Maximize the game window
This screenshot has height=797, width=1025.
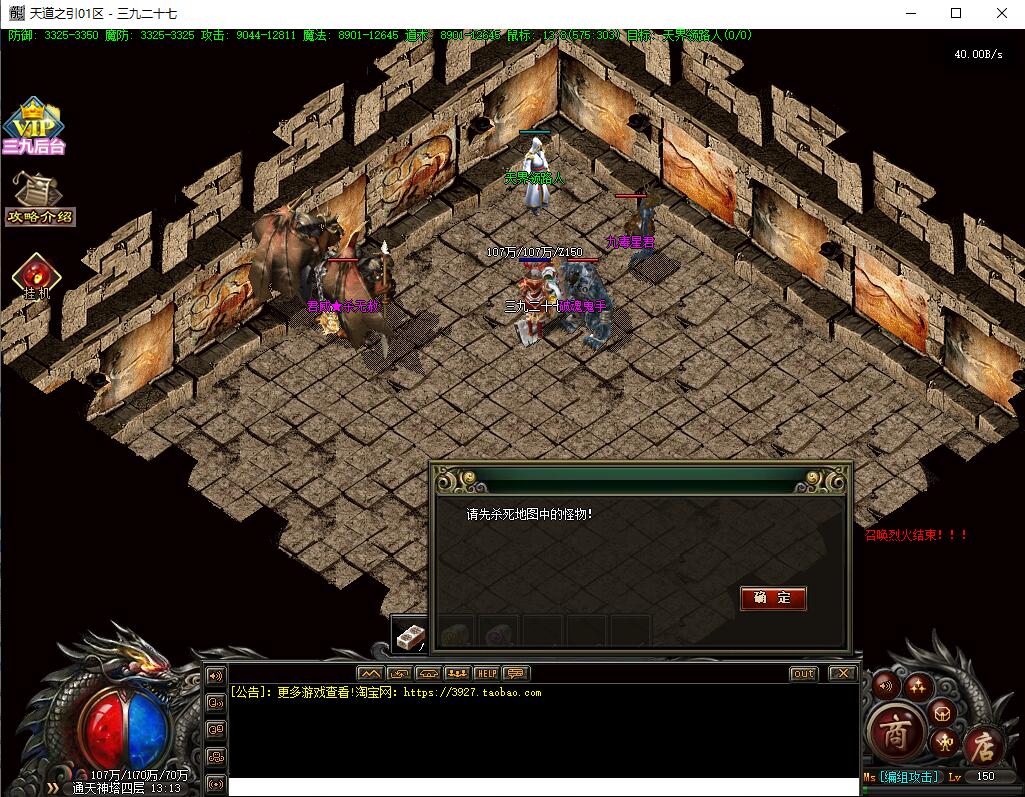pyautogui.click(x=955, y=14)
